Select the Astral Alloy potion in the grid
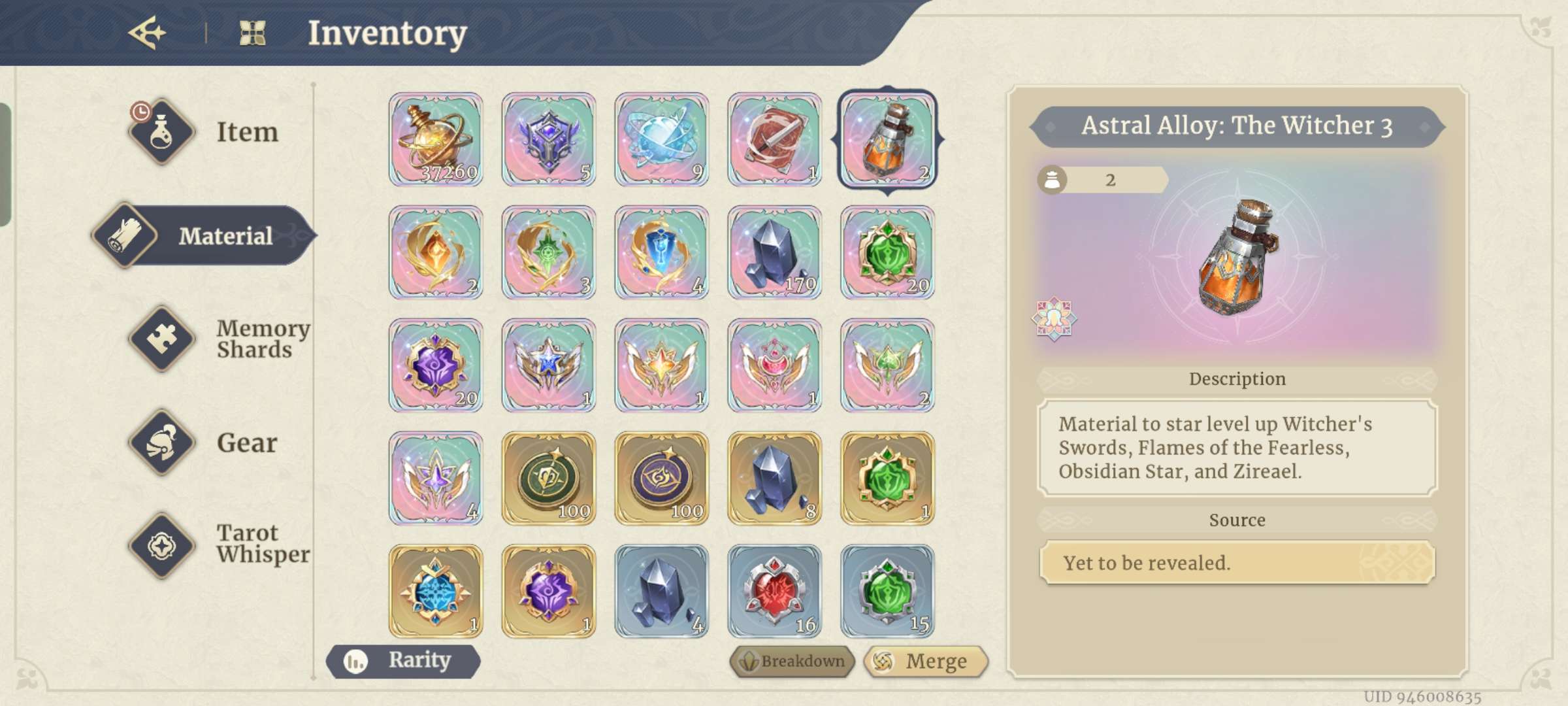The image size is (1568, 706). 887,139
